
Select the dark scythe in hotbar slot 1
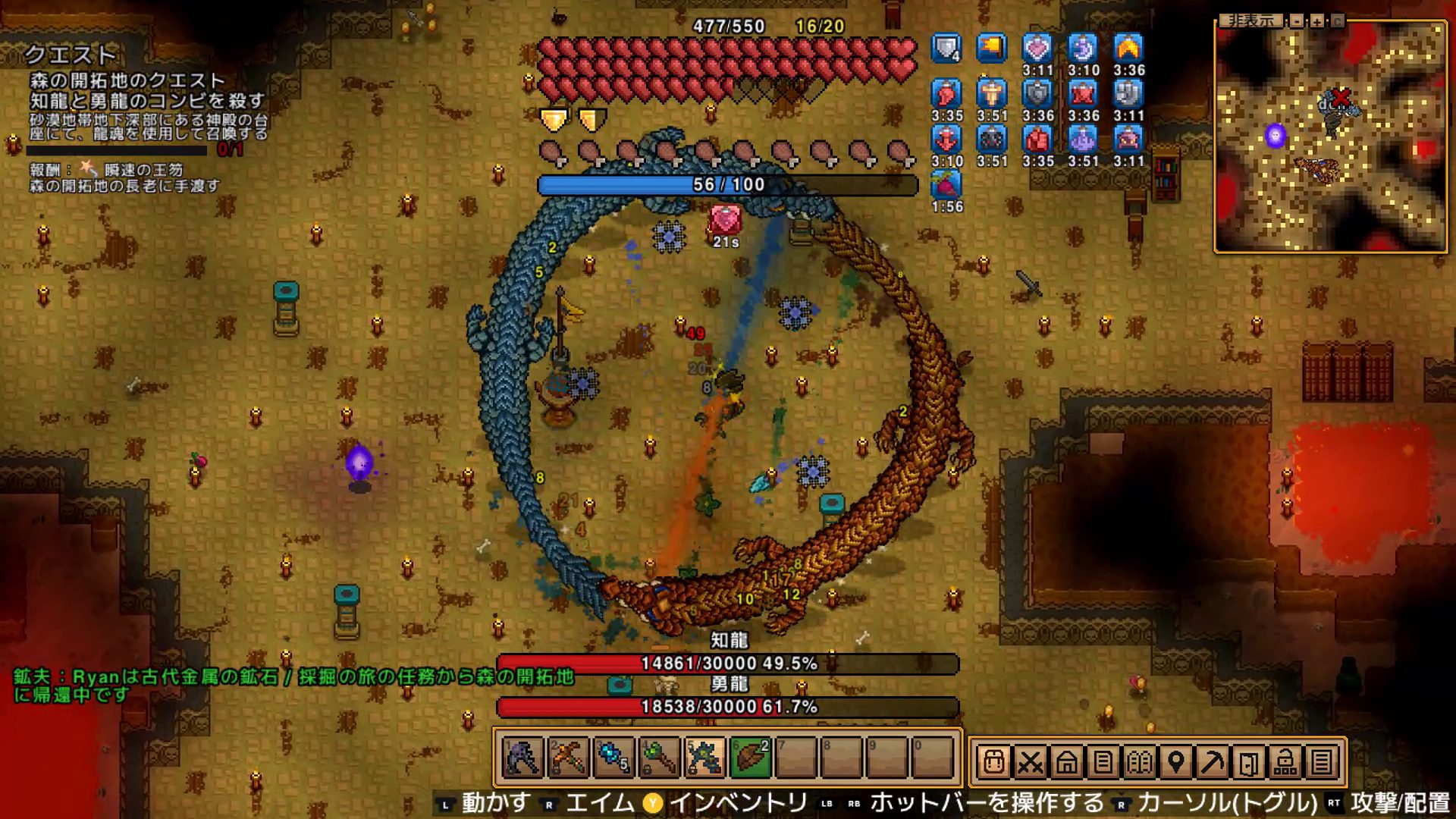pos(523,758)
